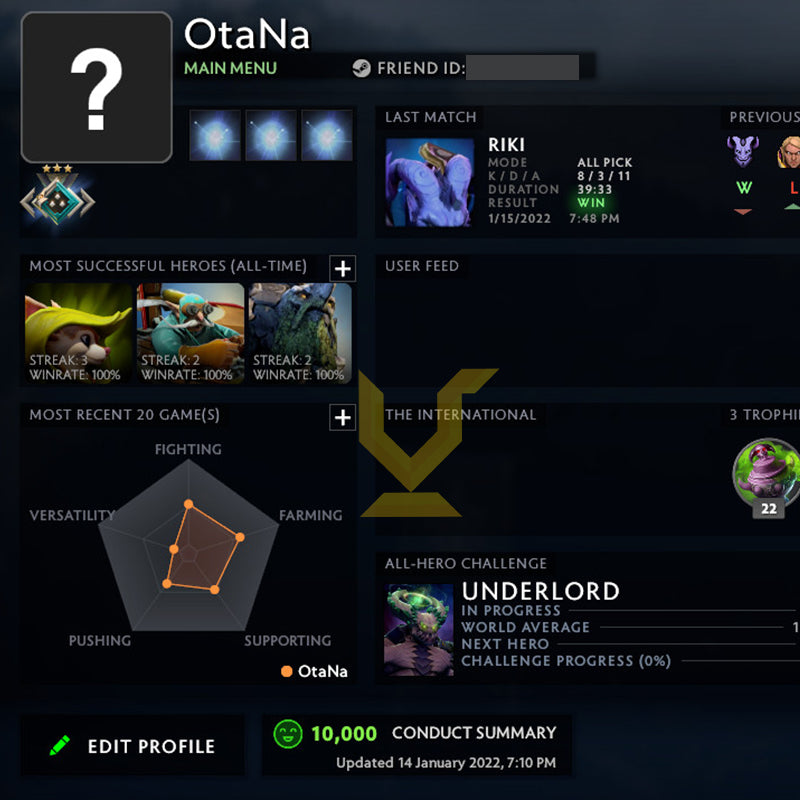
Task: Expand the Most Successful Heroes section
Action: [x=342, y=268]
